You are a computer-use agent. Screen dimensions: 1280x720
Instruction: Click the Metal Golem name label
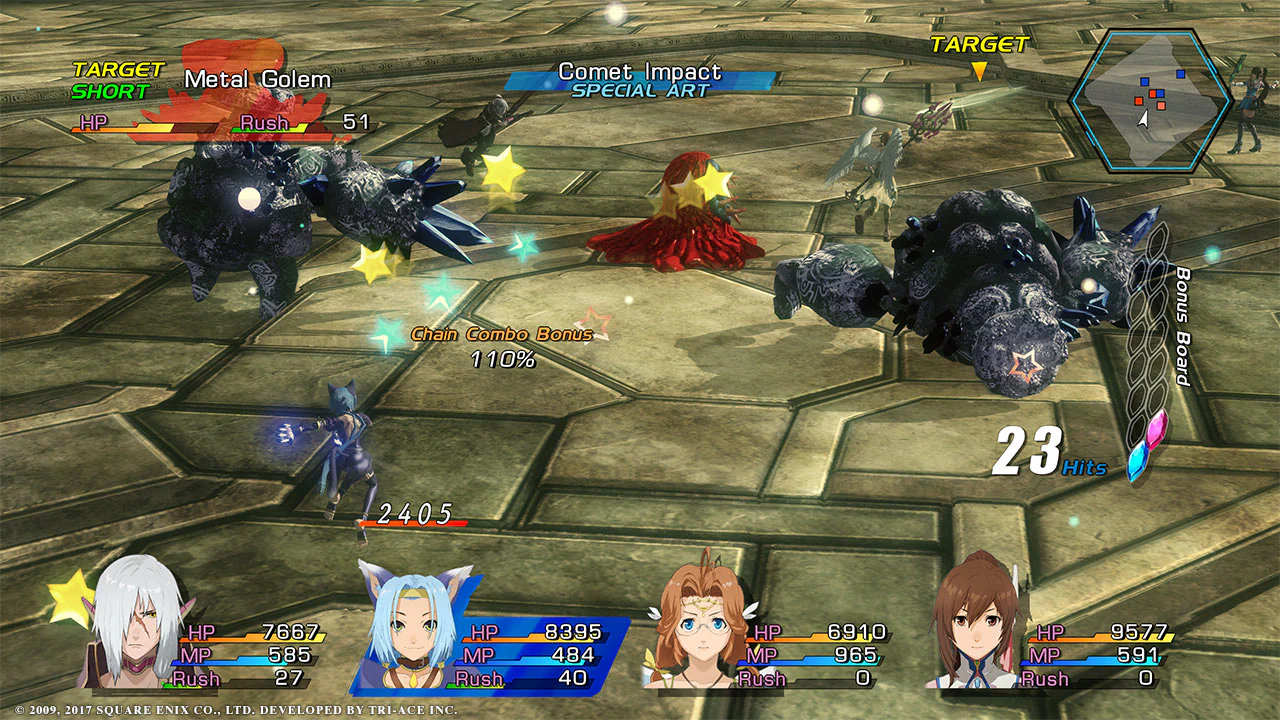tap(256, 78)
